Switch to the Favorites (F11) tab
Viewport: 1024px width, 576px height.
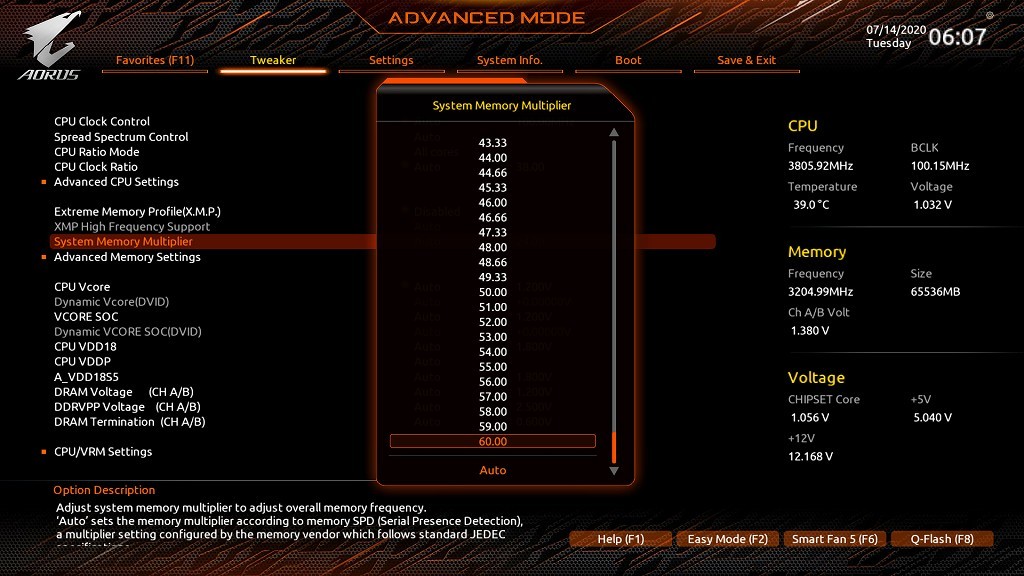point(155,60)
